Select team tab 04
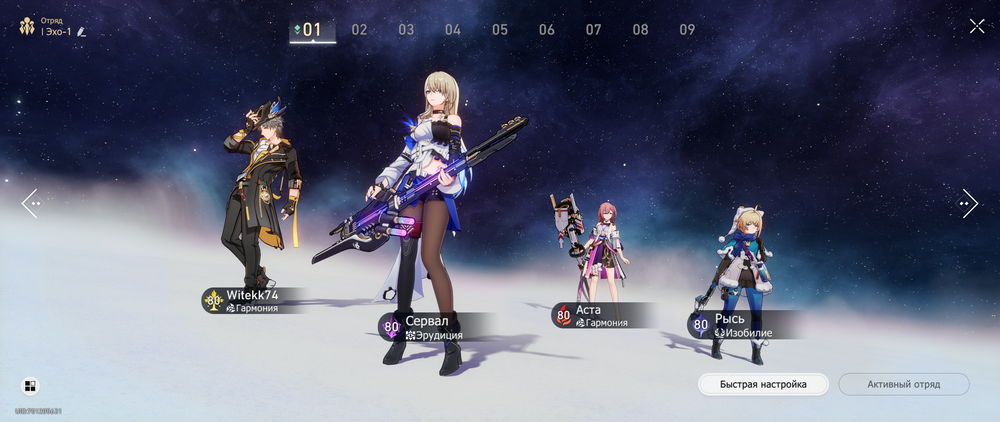The width and height of the screenshot is (1000, 422). (453, 30)
